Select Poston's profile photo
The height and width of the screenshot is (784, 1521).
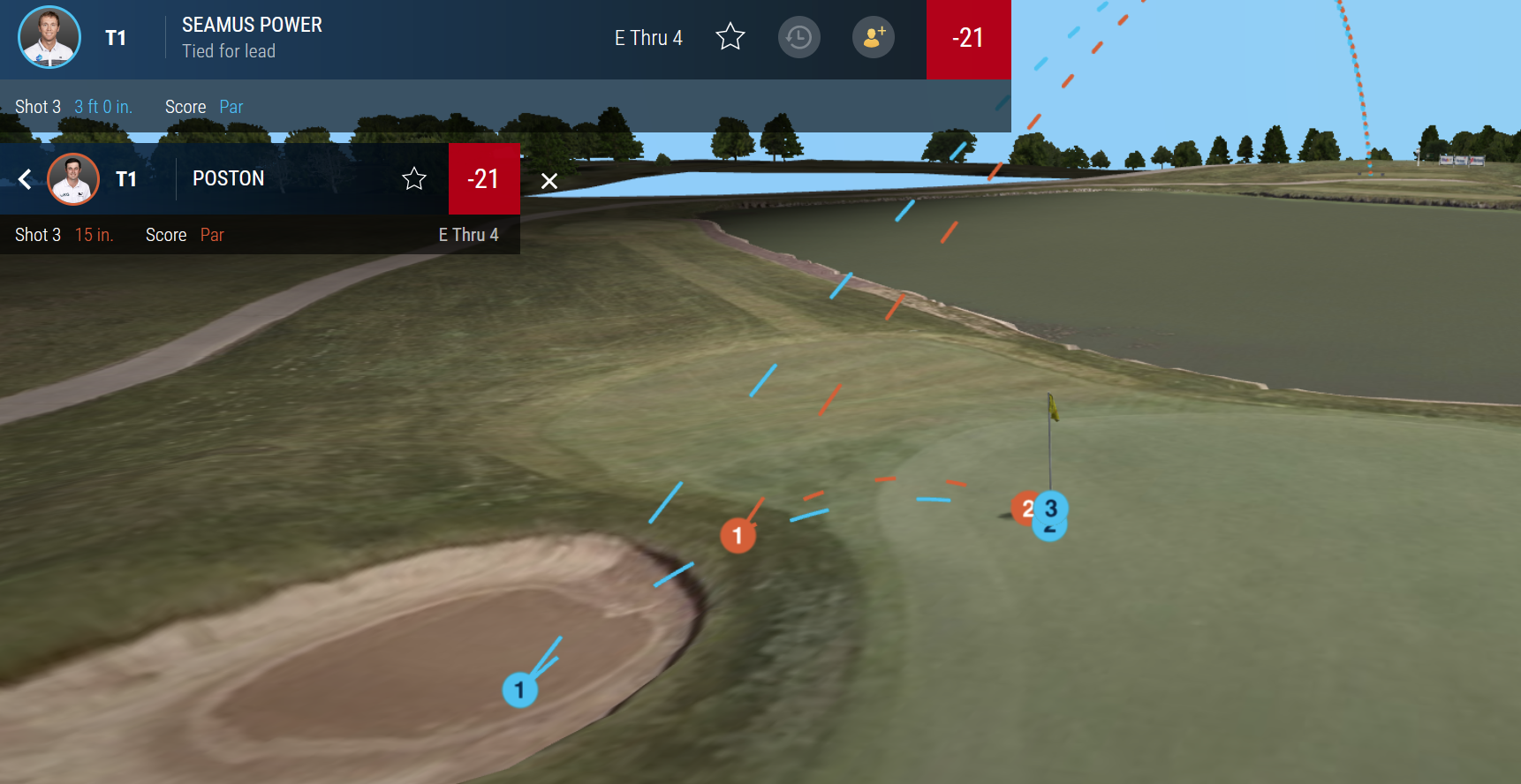point(73,179)
